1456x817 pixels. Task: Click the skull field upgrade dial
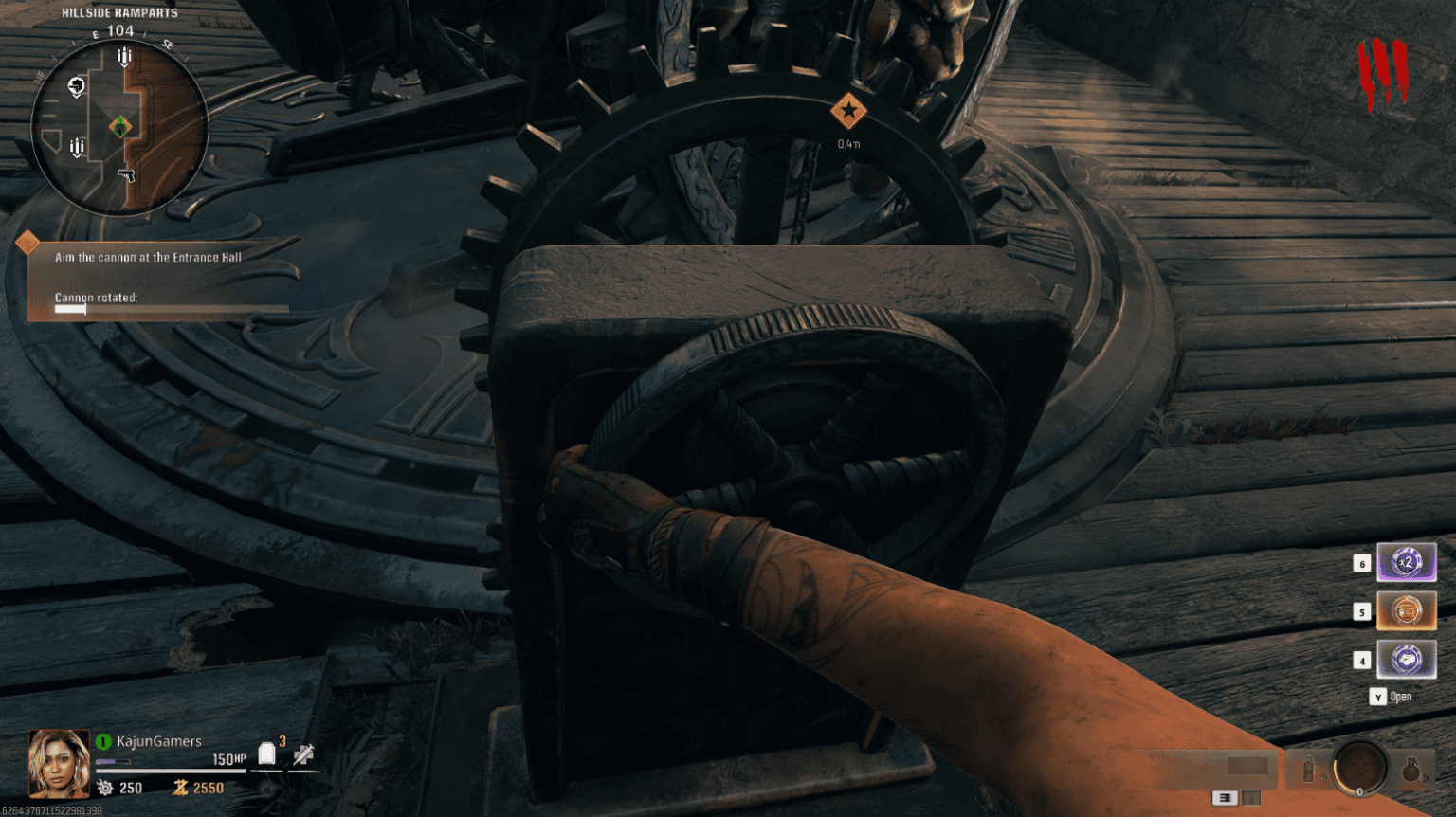coord(1360,769)
